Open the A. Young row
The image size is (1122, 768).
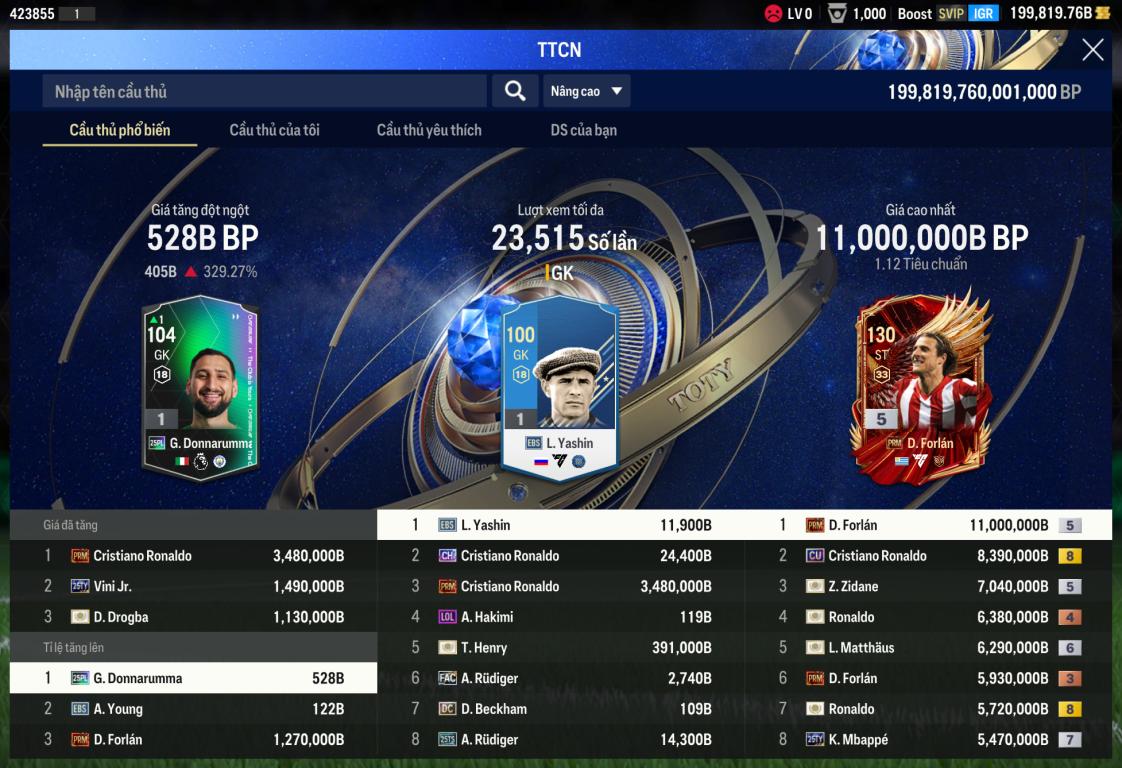pyautogui.click(x=193, y=709)
